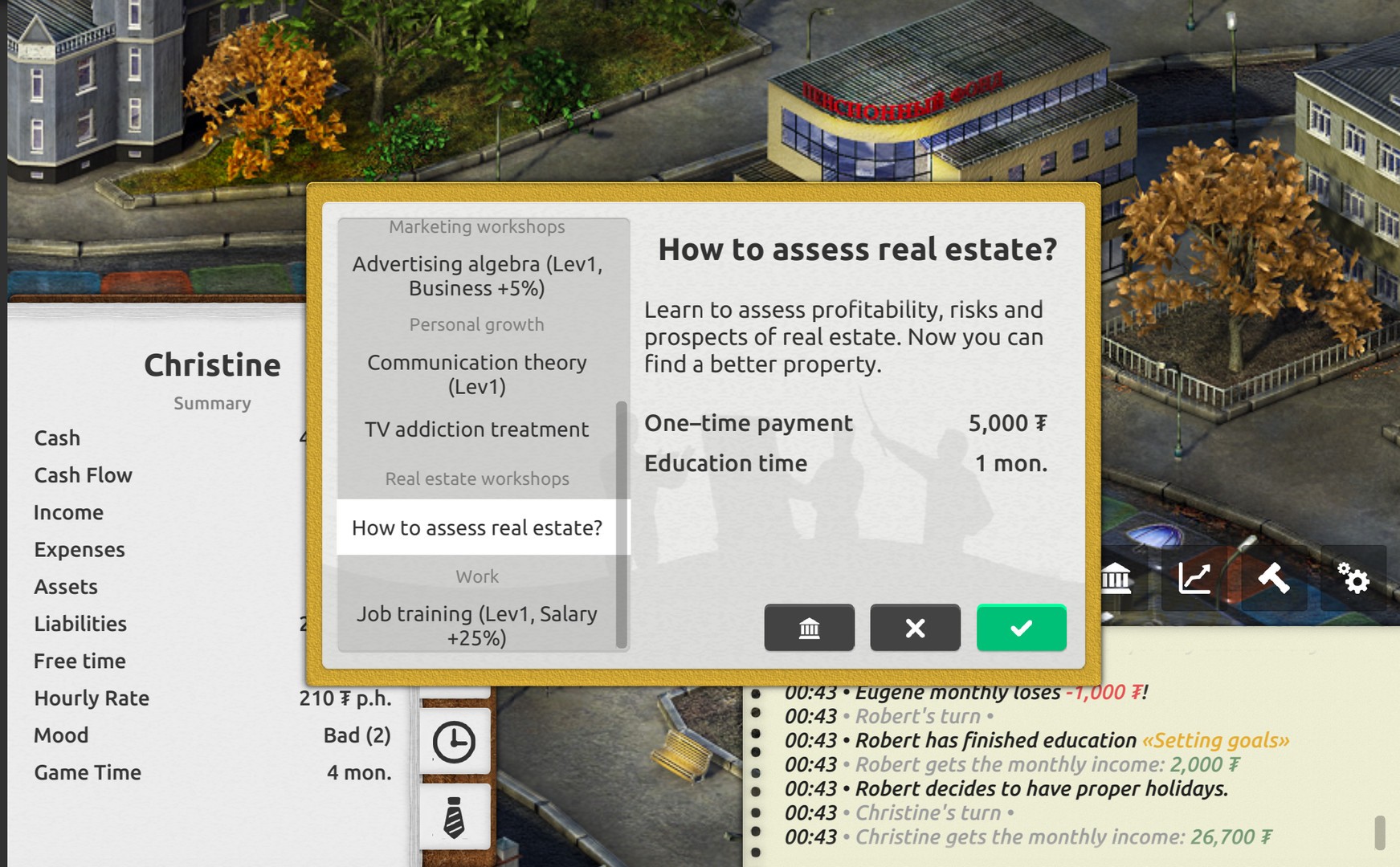This screenshot has height=867, width=1400.
Task: Click the 'Personal growth' section header
Action: [477, 324]
